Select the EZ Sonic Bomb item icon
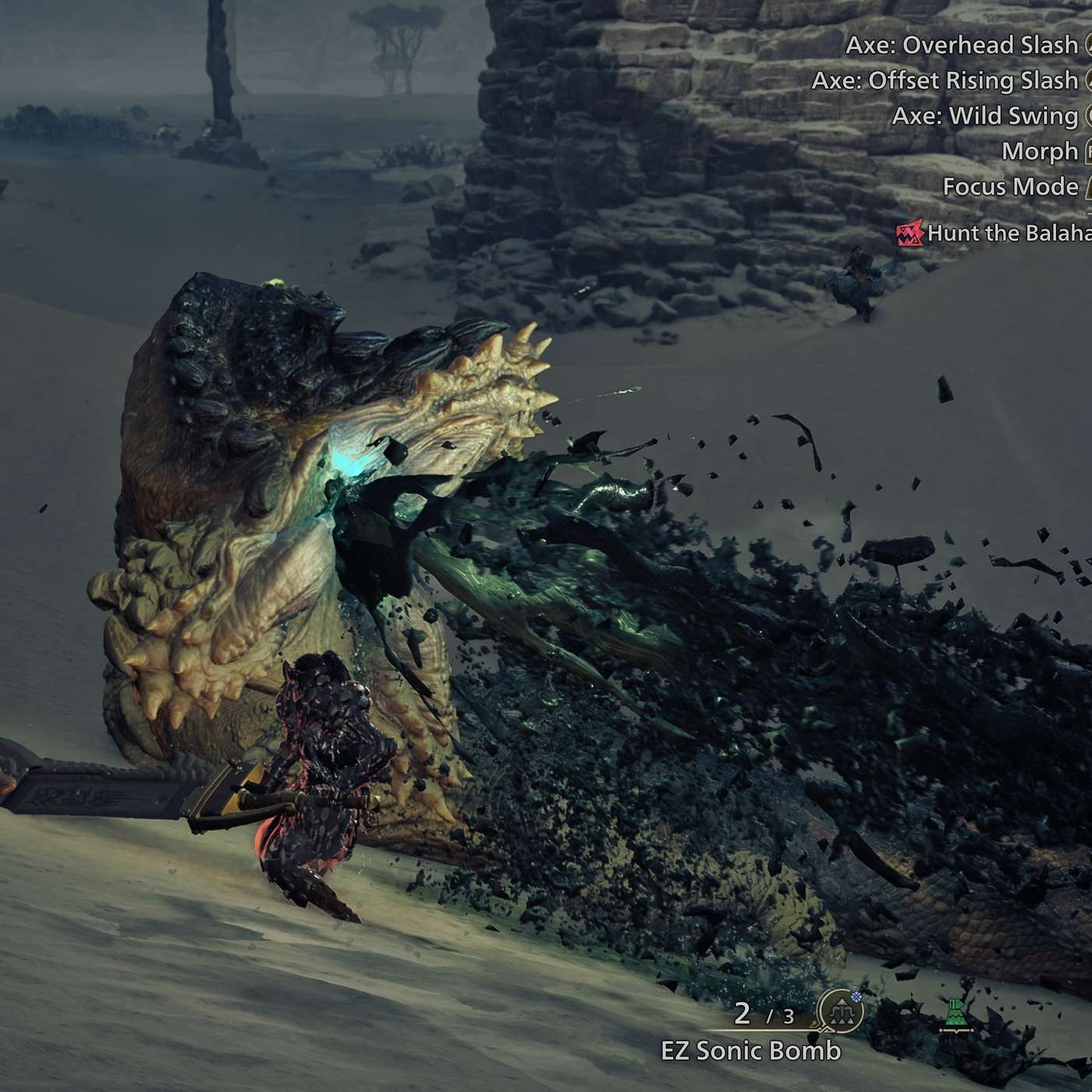 [840, 1013]
